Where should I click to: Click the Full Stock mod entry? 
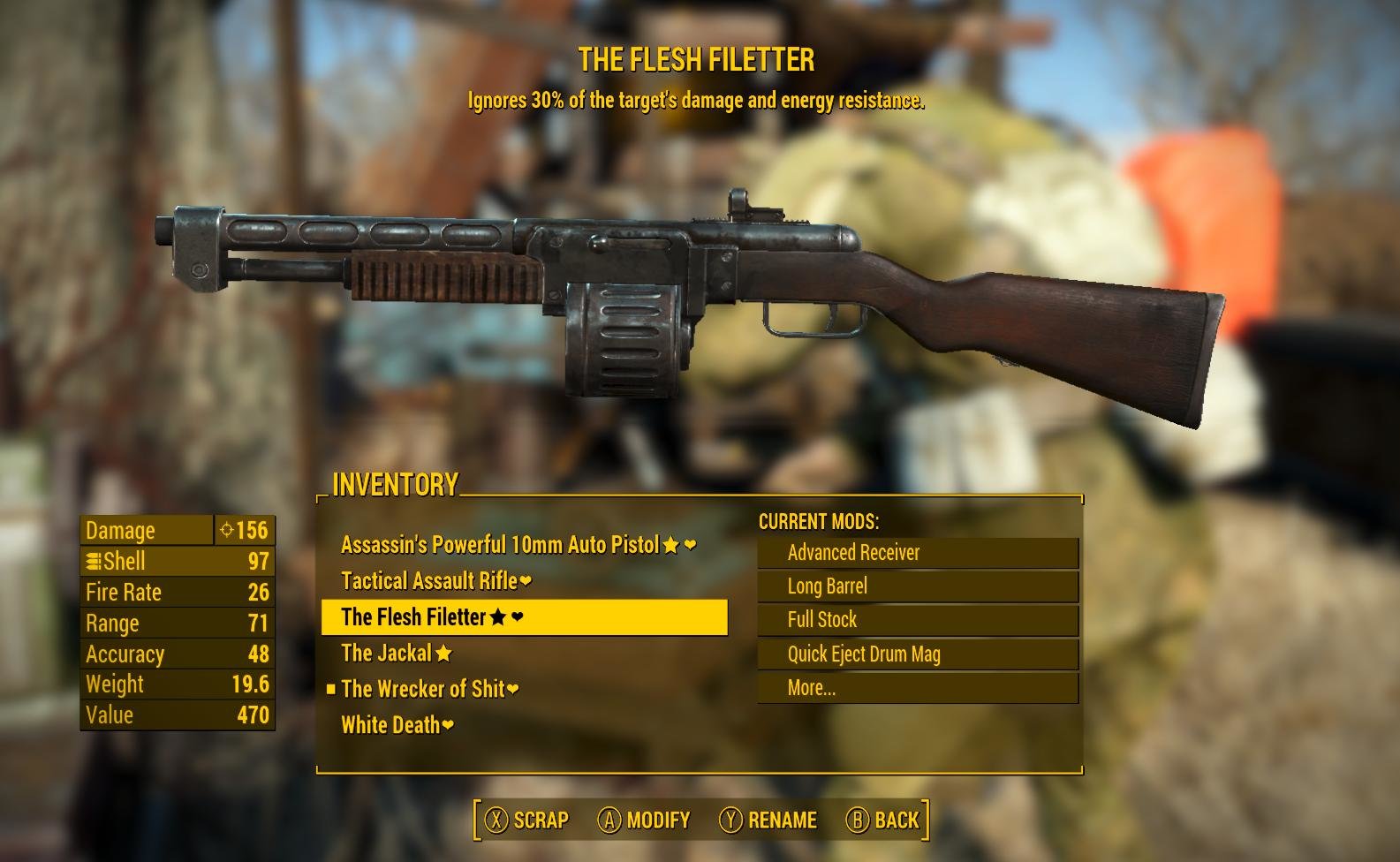[918, 620]
